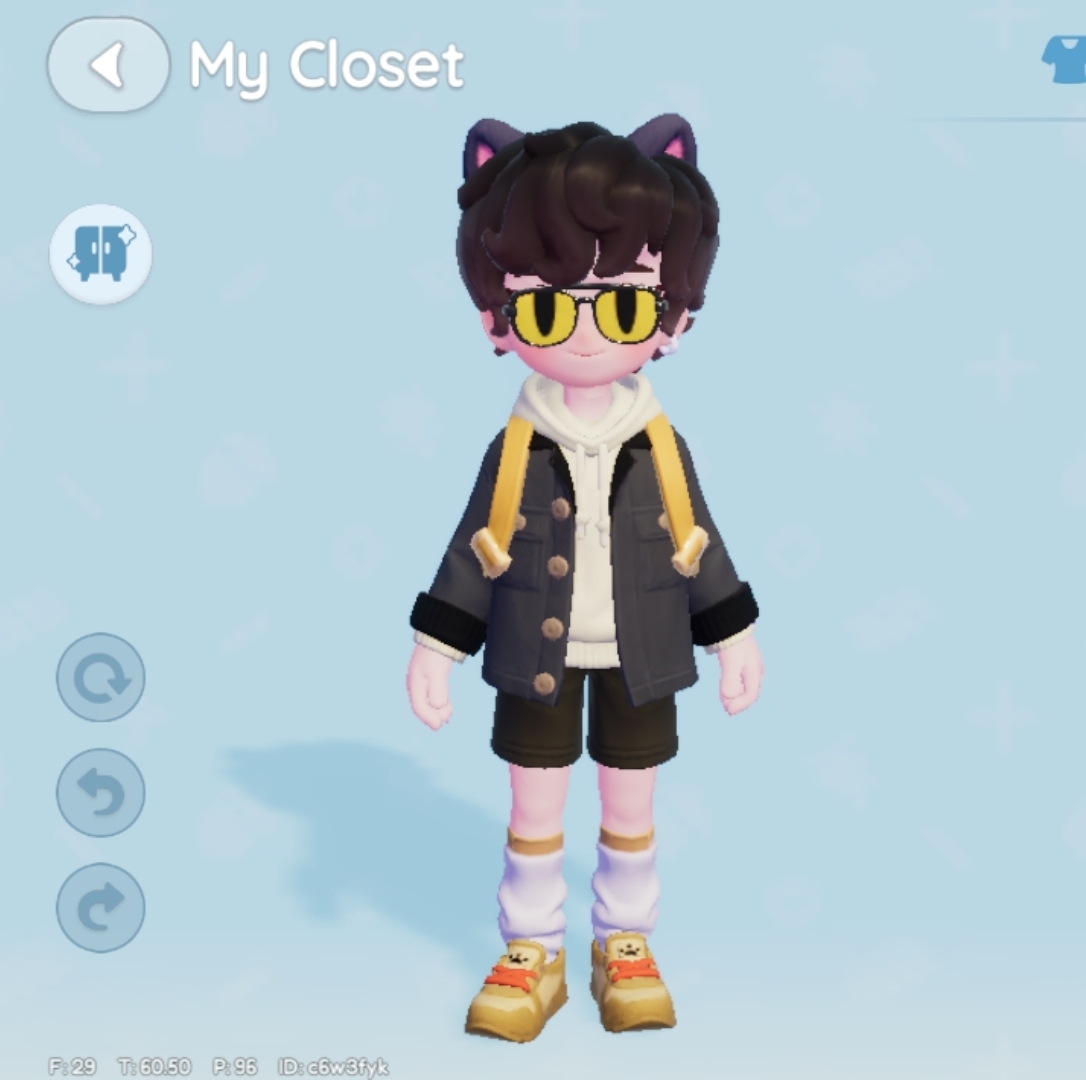The height and width of the screenshot is (1080, 1086).
Task: Undo the last outfit change
Action: click(101, 793)
